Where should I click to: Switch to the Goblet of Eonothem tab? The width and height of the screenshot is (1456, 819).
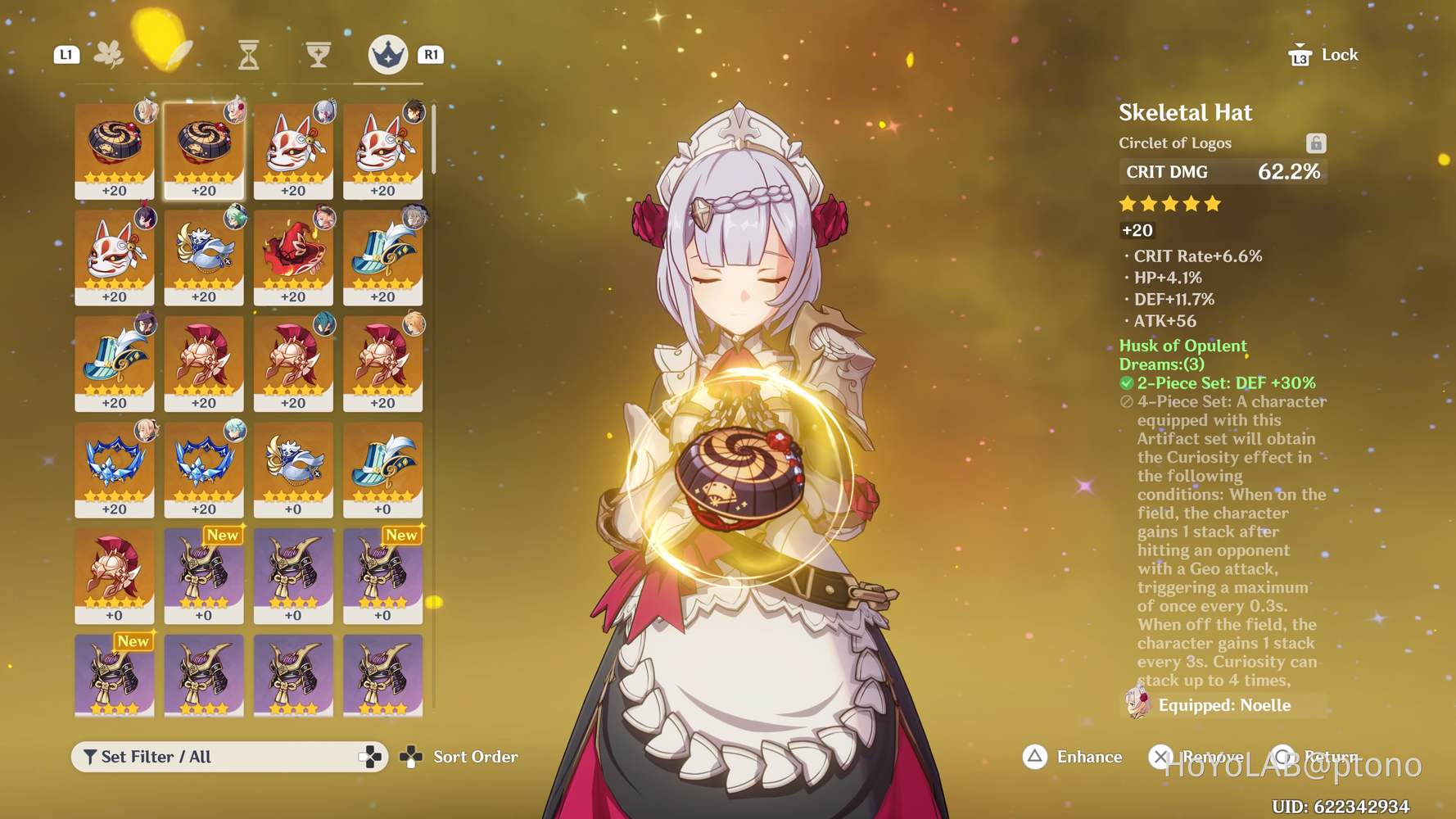(319, 52)
